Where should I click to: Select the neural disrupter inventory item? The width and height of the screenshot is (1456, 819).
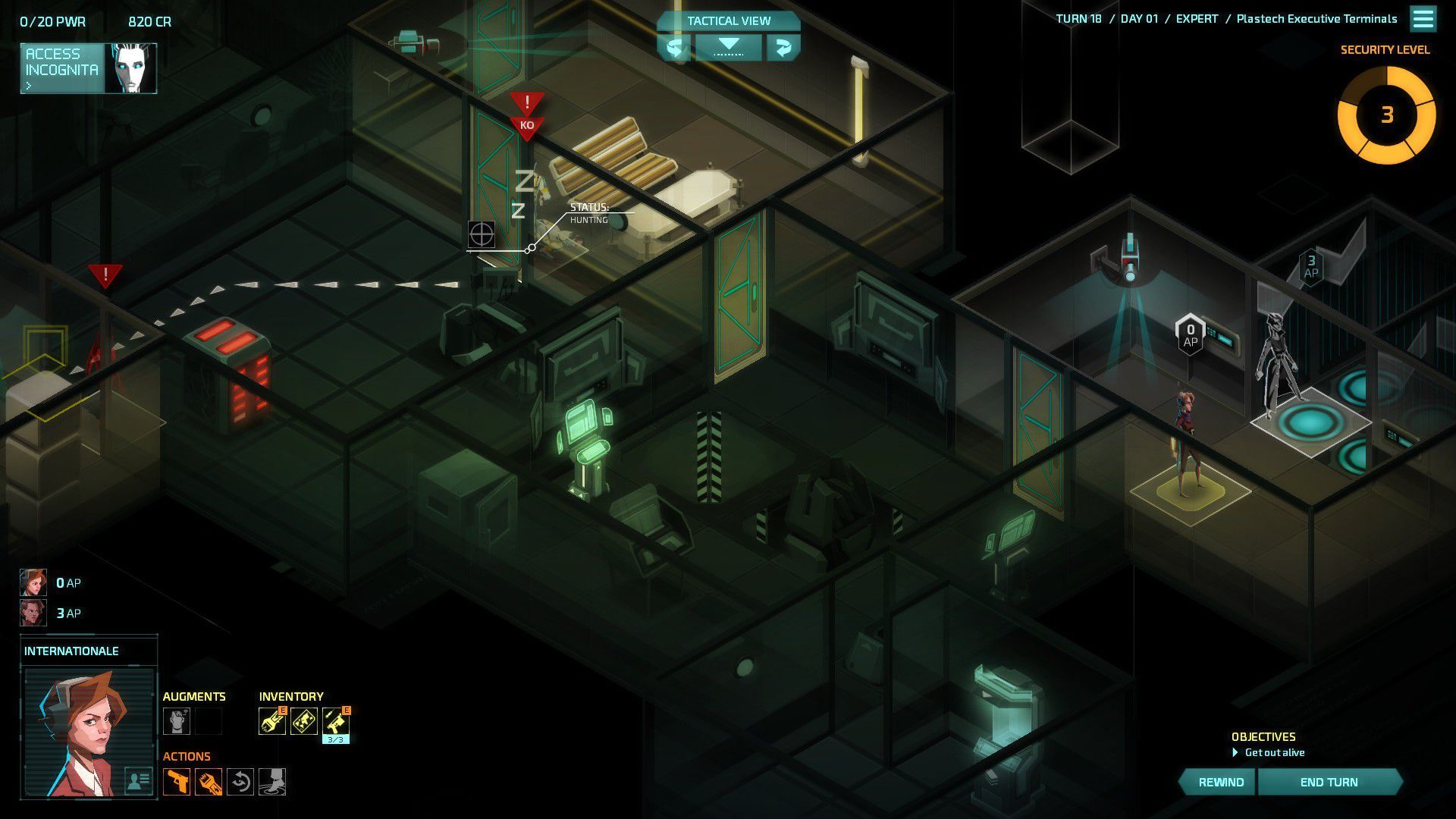272,721
